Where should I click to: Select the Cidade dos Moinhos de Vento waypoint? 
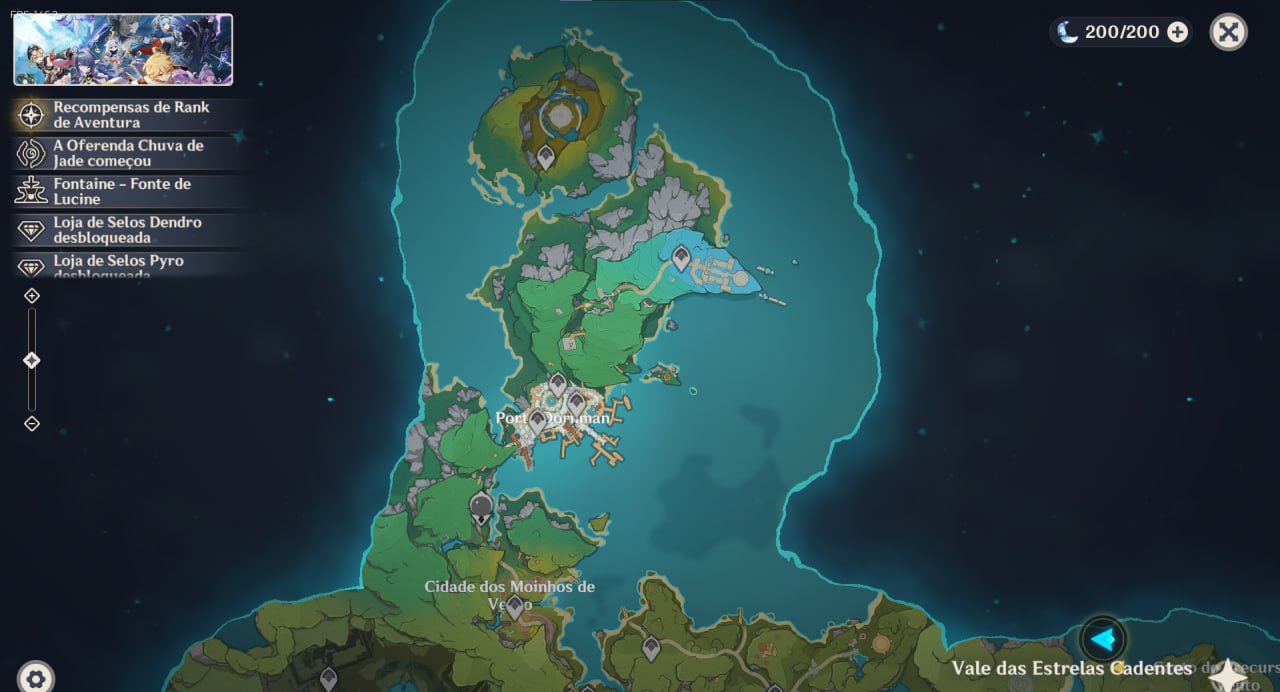click(x=514, y=606)
